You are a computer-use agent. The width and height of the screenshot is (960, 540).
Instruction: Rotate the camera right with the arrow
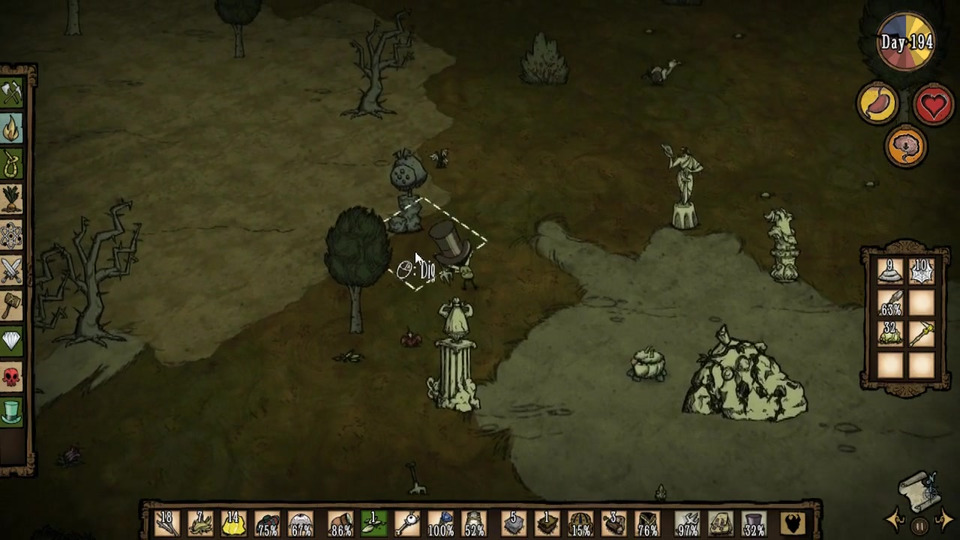point(943,518)
